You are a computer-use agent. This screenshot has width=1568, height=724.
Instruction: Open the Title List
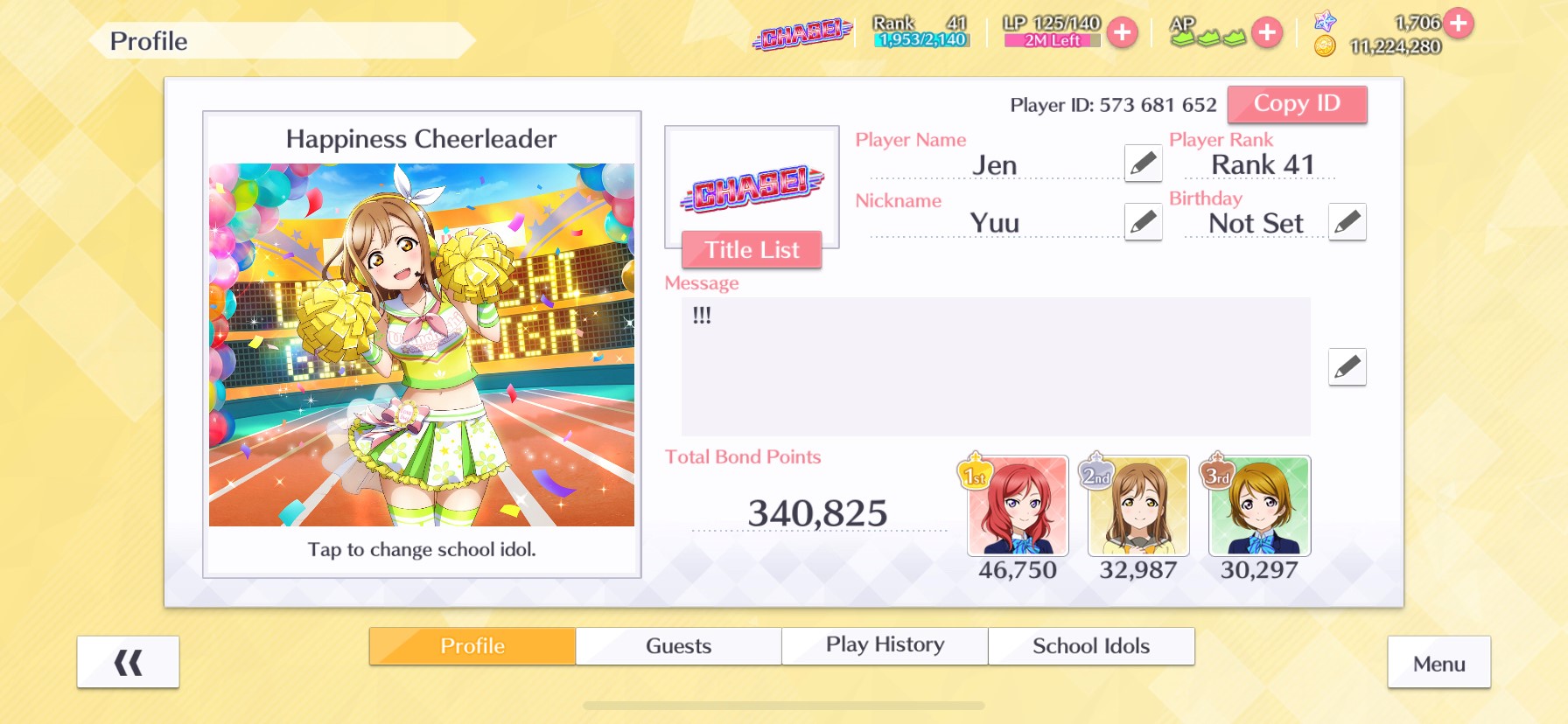pyautogui.click(x=752, y=250)
